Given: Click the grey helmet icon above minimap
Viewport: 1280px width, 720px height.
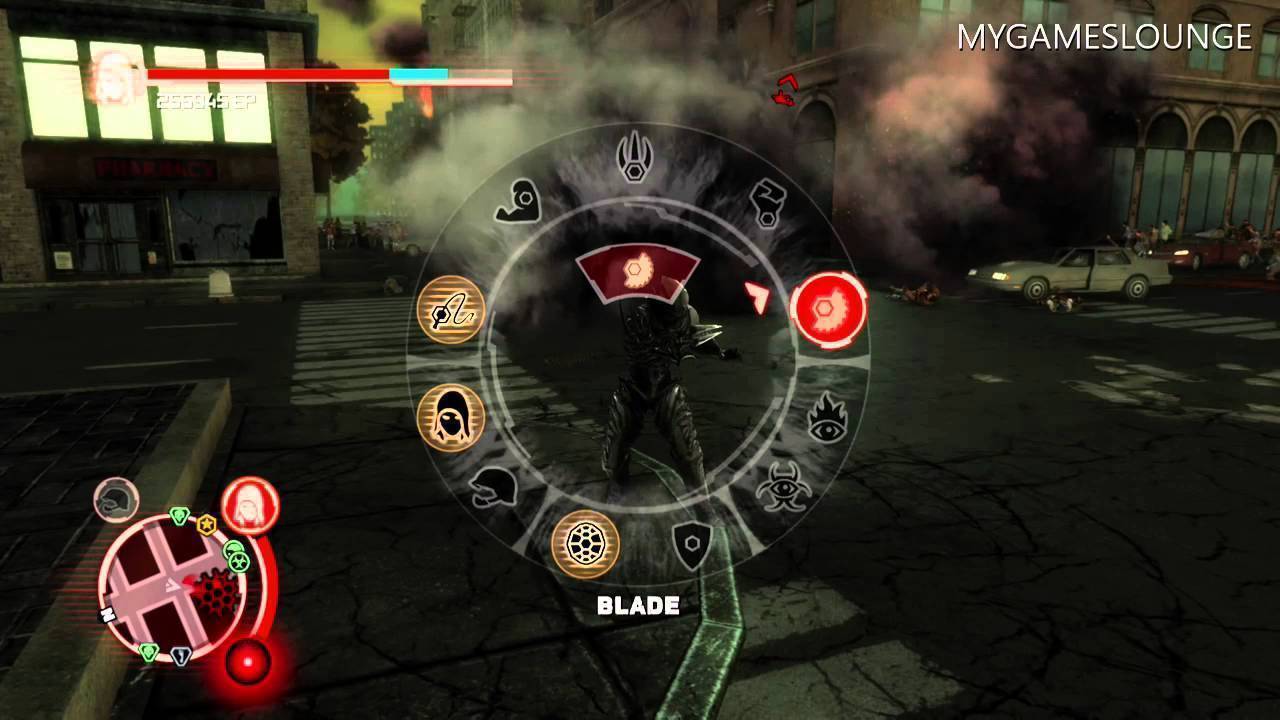Looking at the screenshot, I should coord(116,500).
